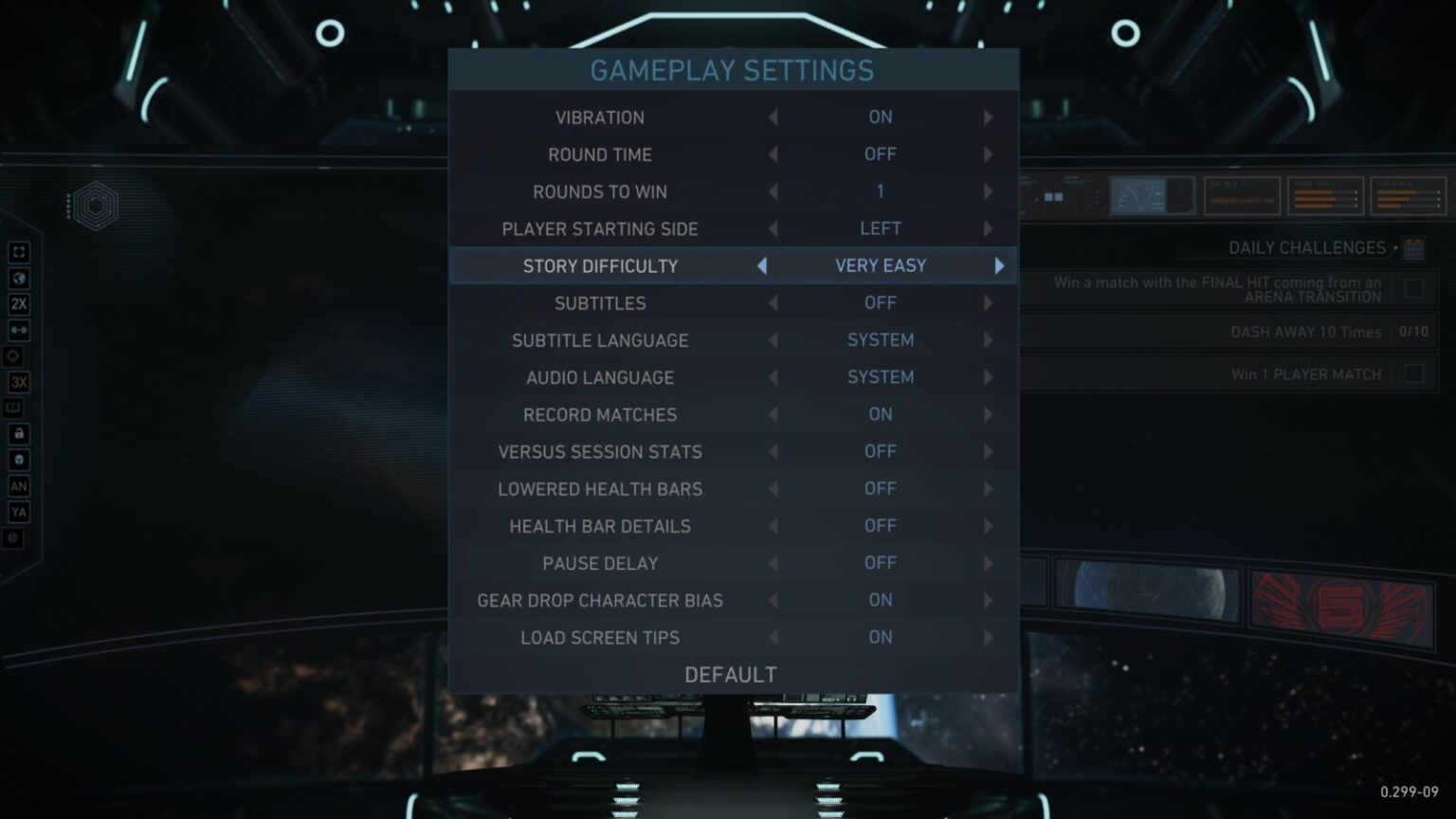Click the globe icon in the left sidebar
The image size is (1456, 819).
click(18, 278)
